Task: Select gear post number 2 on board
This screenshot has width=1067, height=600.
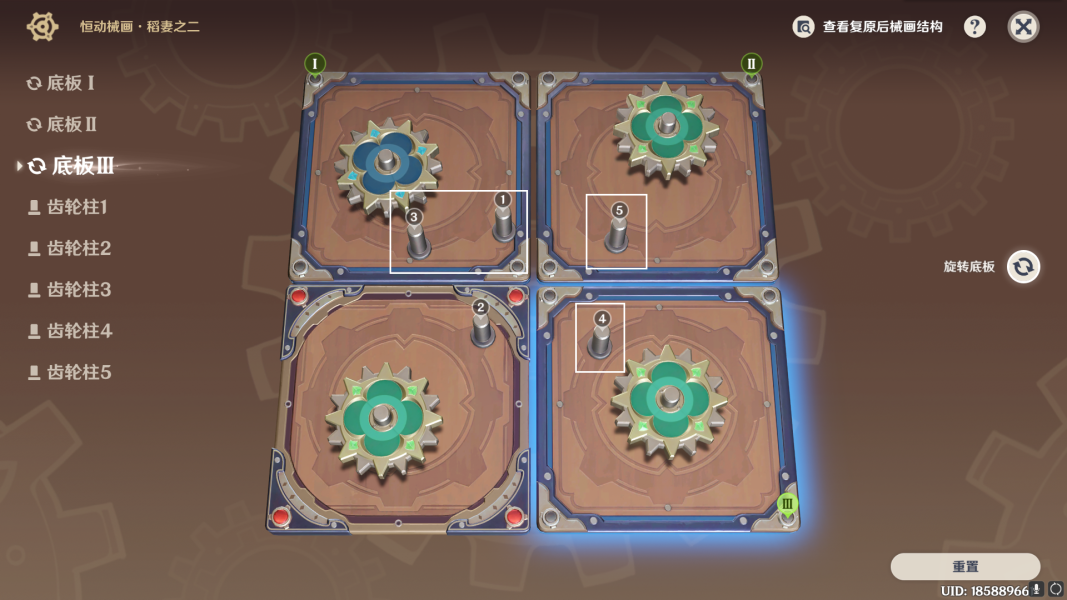Action: click(482, 324)
